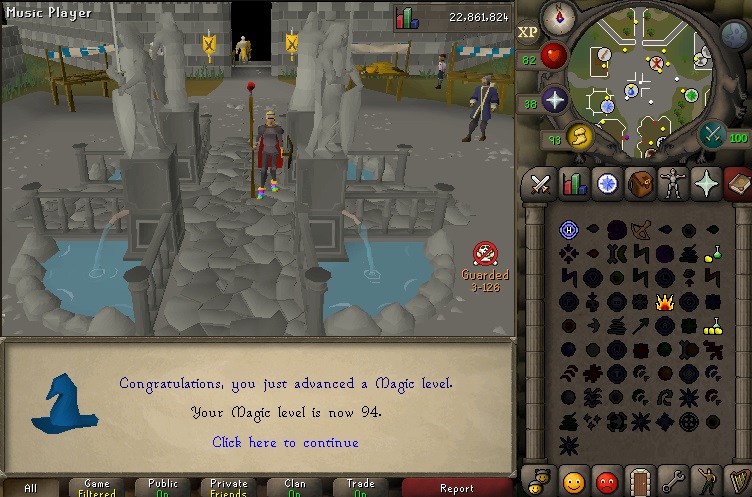
Task: Select the Game chat filter tab
Action: tap(97, 488)
